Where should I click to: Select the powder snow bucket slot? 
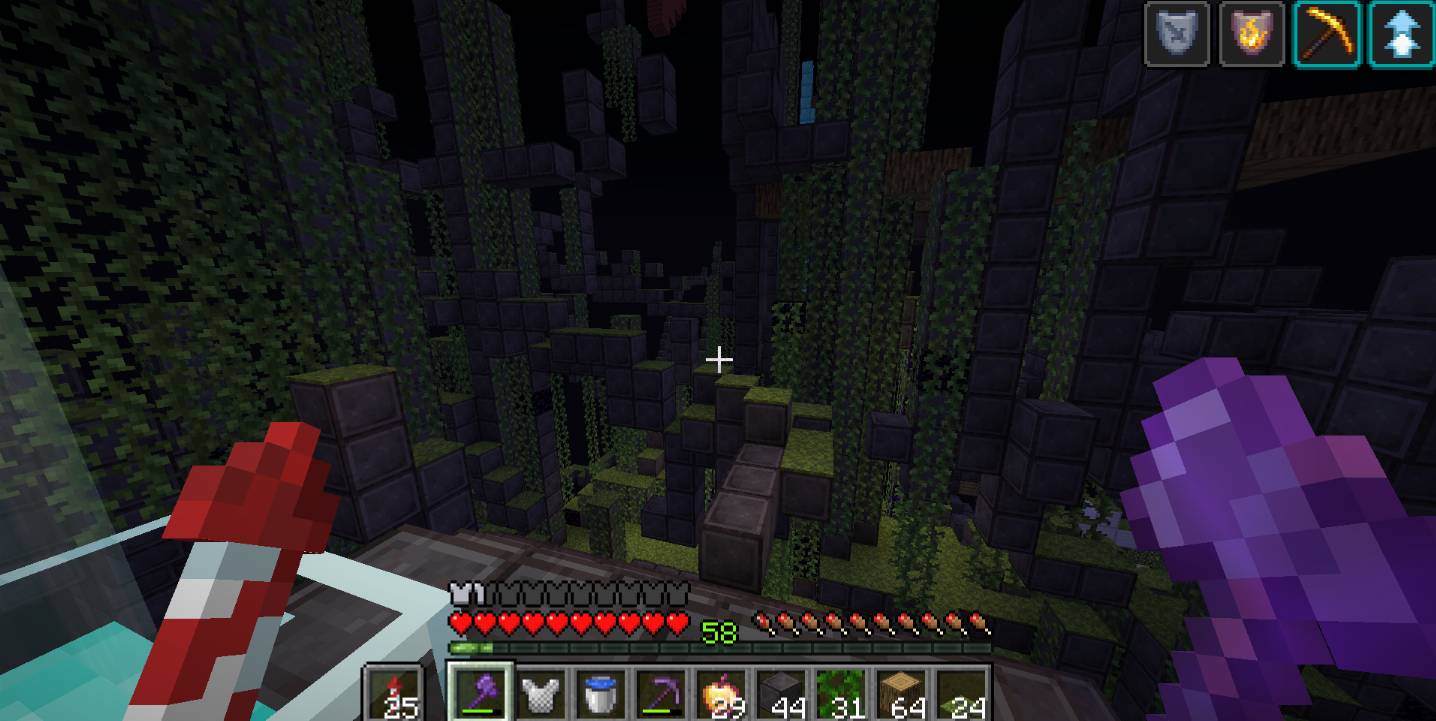coord(601,693)
